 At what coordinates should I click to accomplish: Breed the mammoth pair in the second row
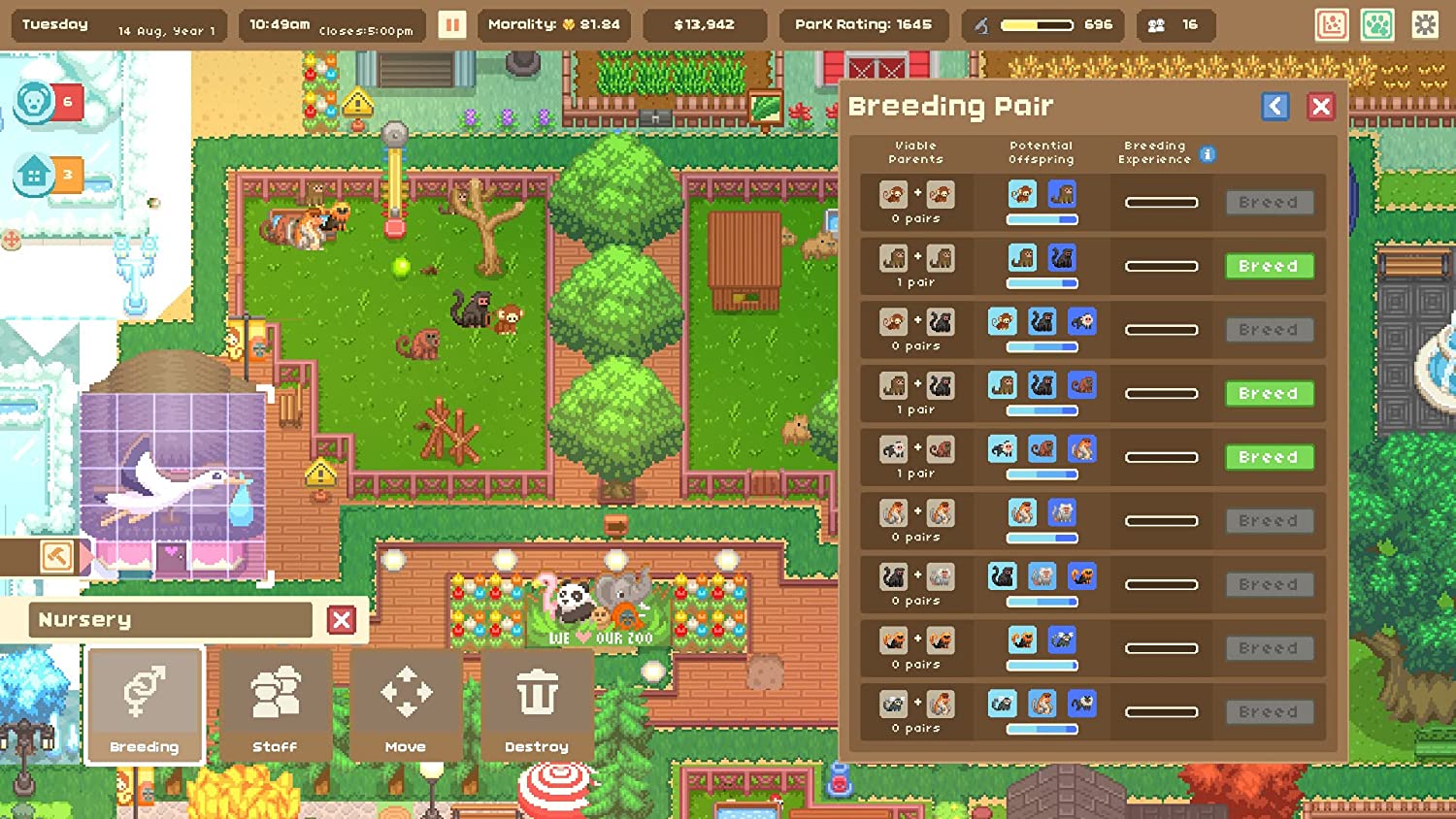point(1268,266)
